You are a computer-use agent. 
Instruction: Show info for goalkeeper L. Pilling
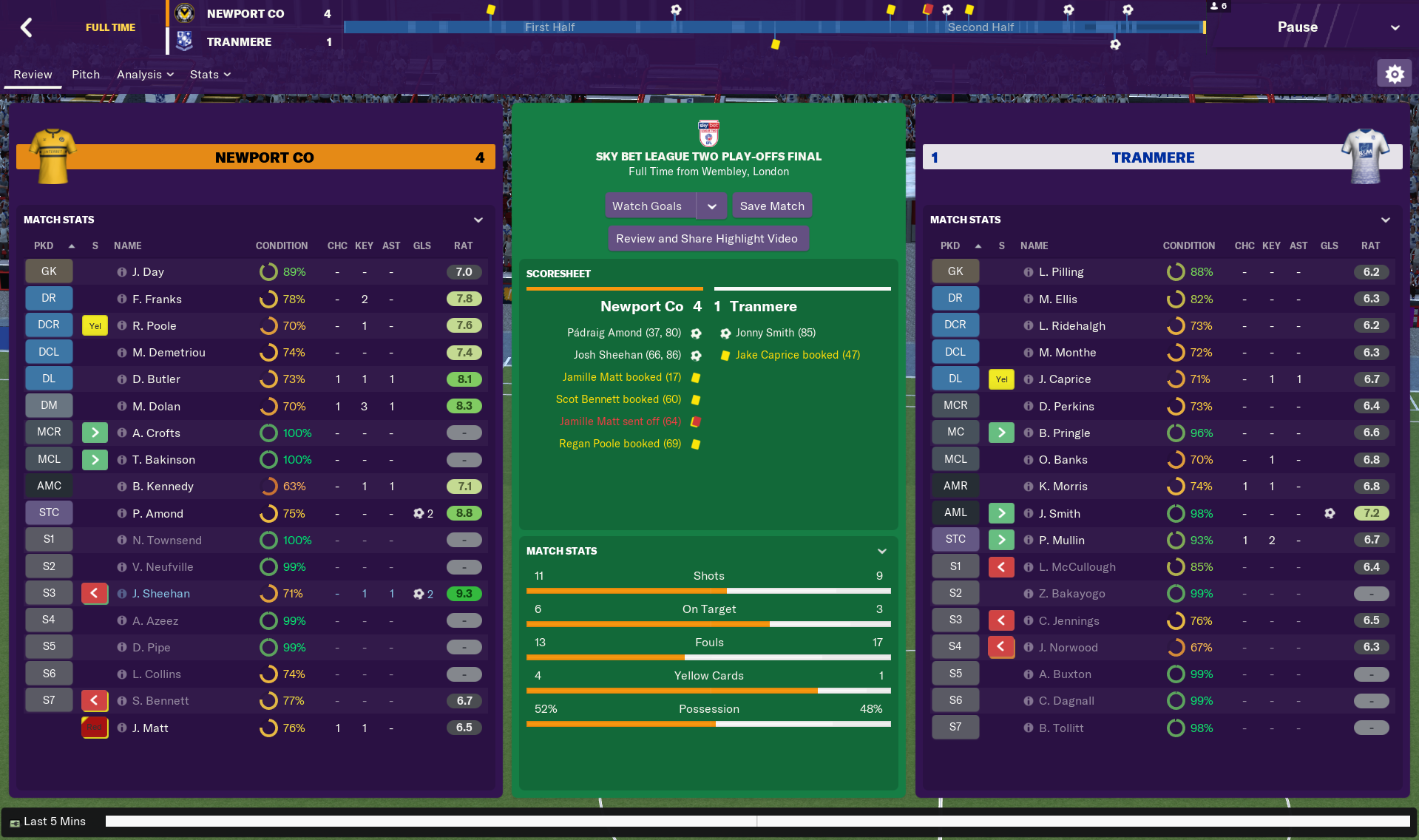[x=1028, y=272]
